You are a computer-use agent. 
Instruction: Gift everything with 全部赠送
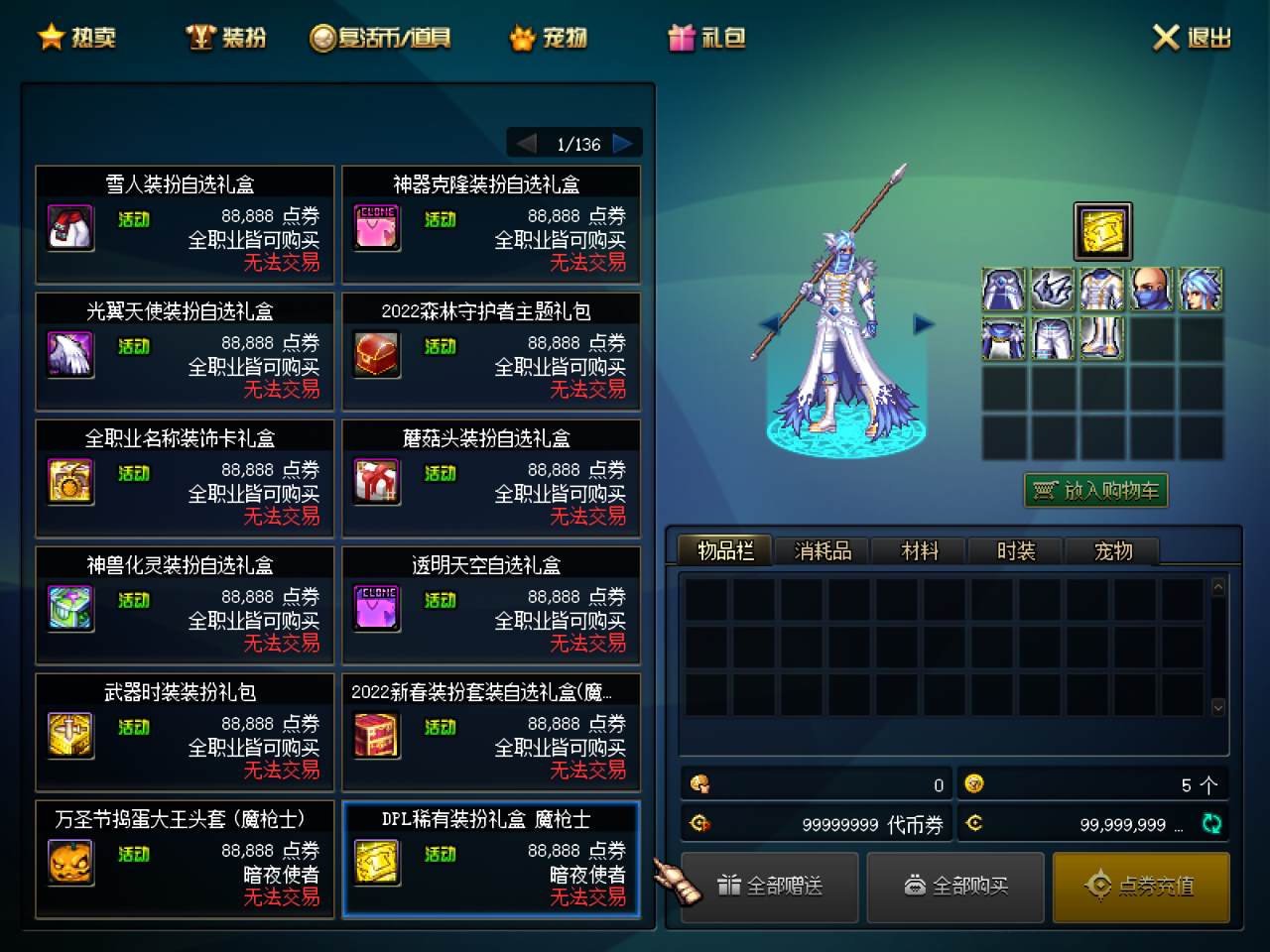(770, 886)
